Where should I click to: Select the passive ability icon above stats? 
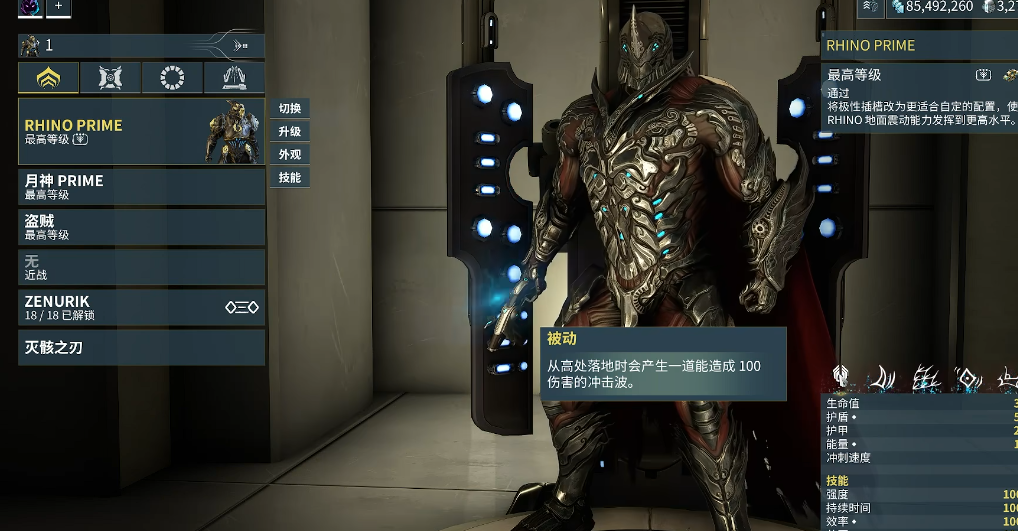[x=842, y=377]
